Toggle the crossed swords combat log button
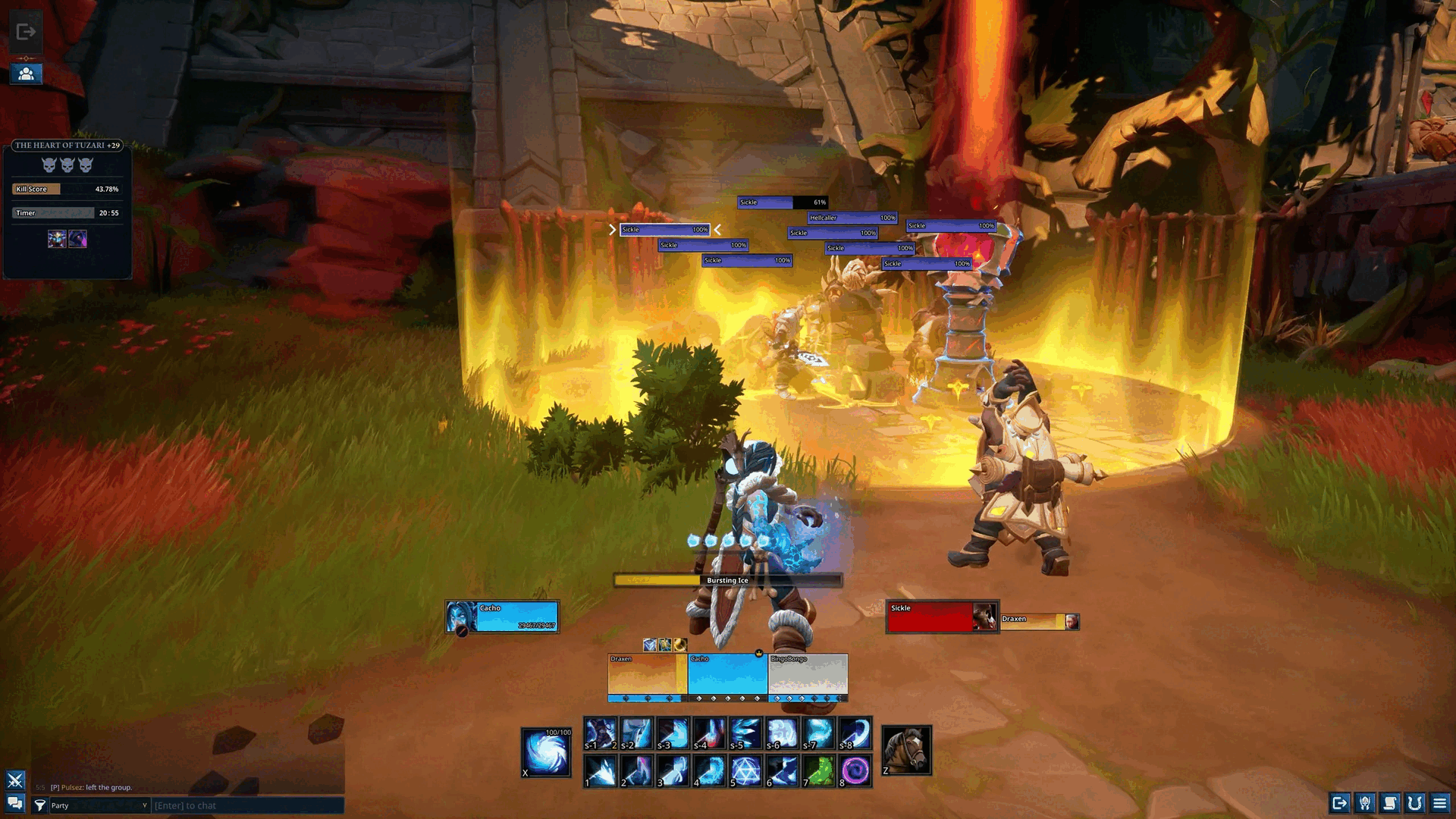The image size is (1456, 819). (x=15, y=780)
